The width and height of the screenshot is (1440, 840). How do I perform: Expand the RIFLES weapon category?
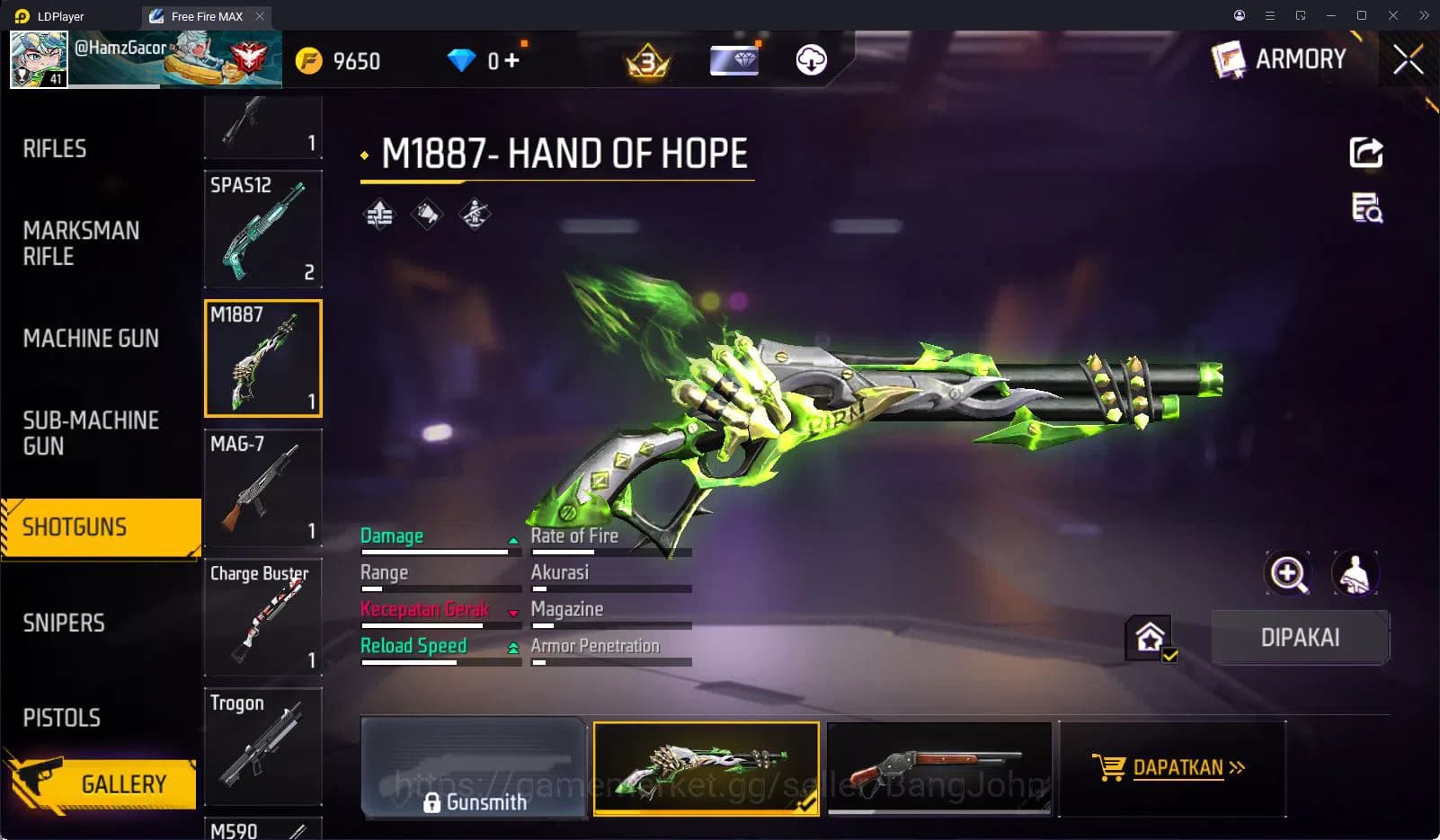pos(56,148)
